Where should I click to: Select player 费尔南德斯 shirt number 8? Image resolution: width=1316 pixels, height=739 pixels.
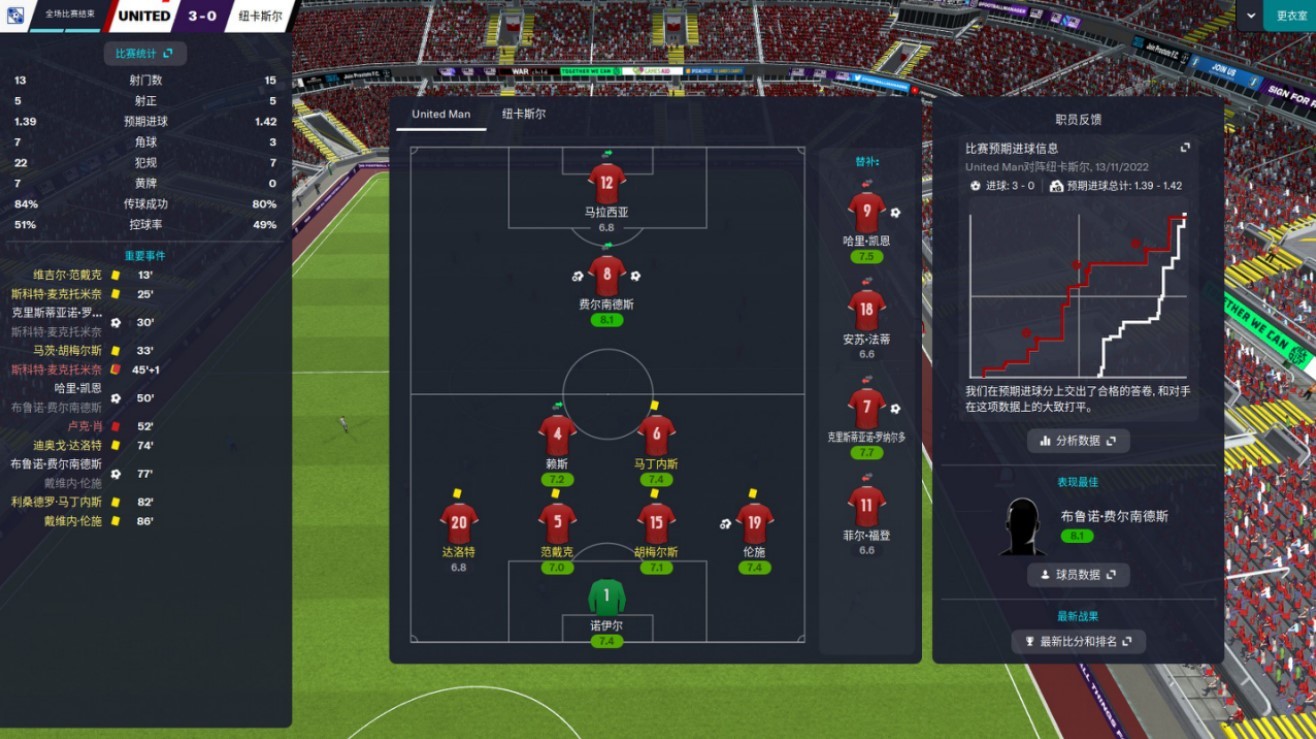tap(606, 276)
